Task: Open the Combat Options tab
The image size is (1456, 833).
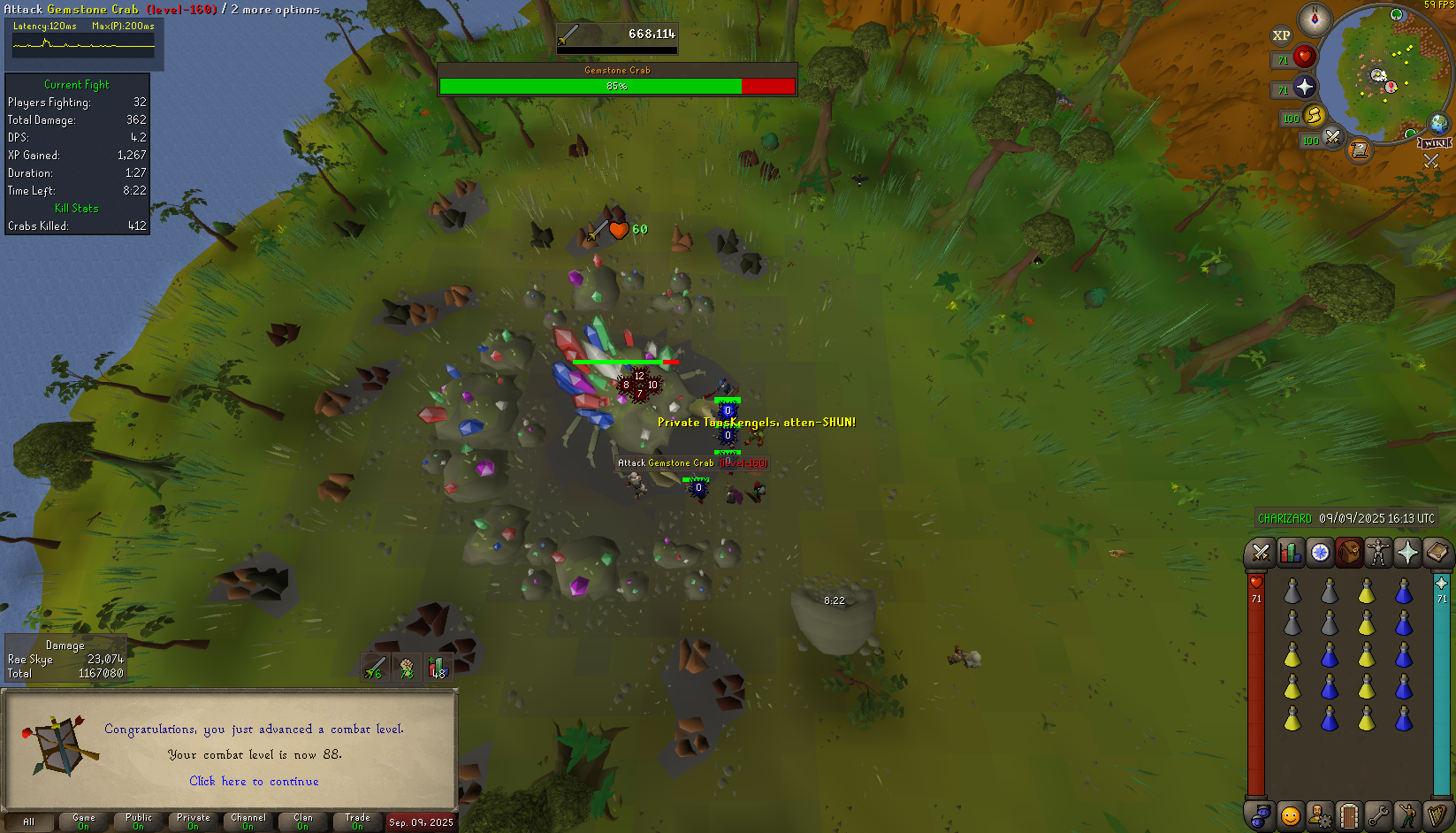Action: pos(1261,553)
